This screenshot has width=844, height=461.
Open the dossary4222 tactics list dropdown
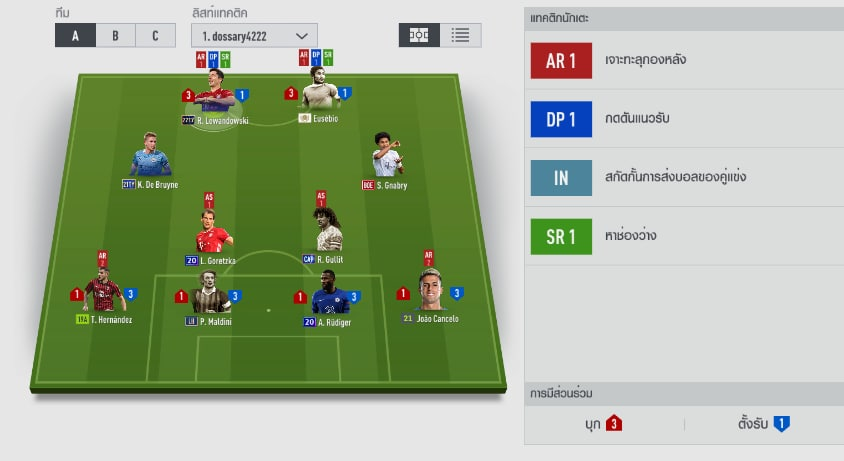pyautogui.click(x=254, y=36)
